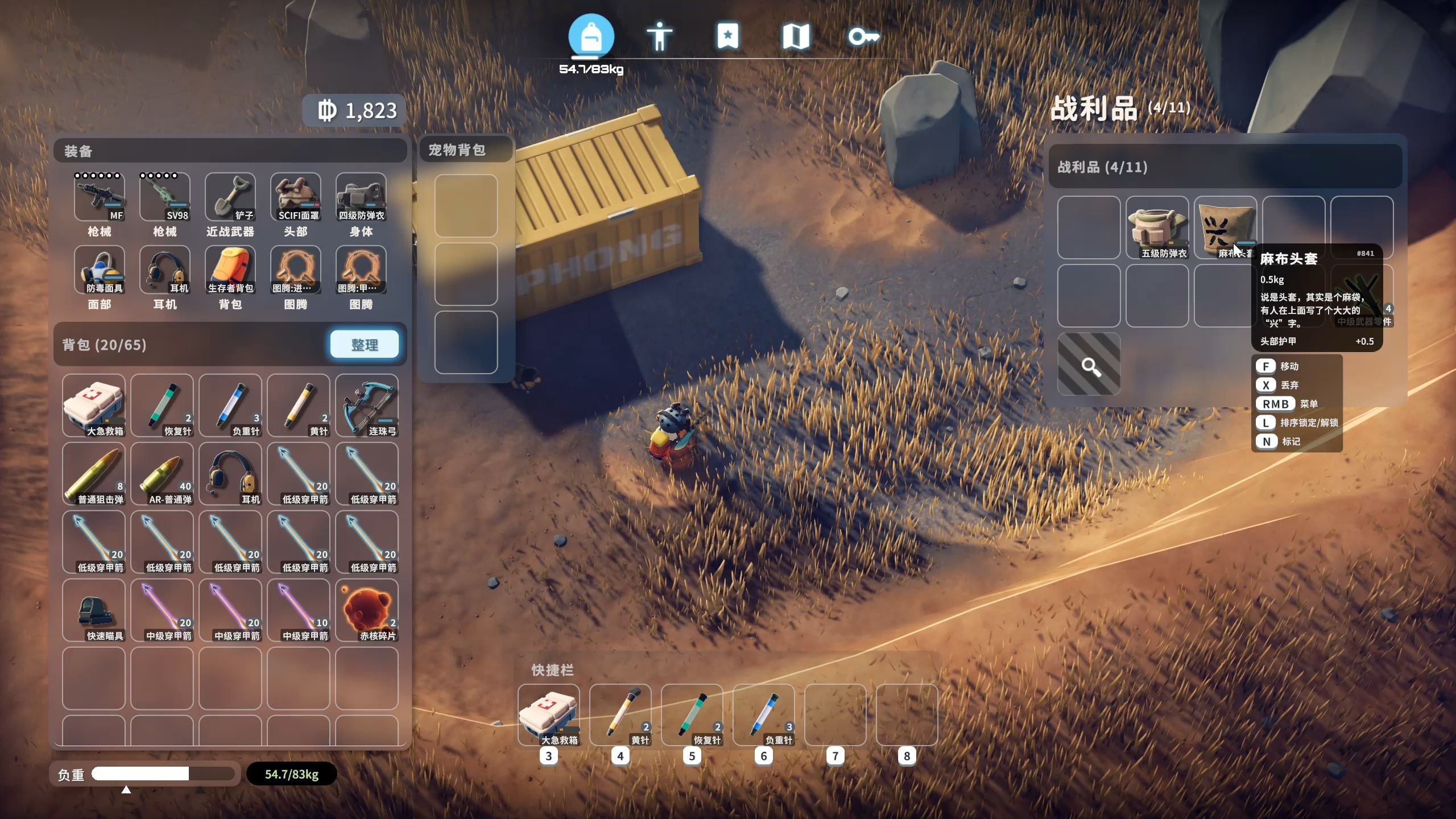Screen dimensions: 1456x819
Task: Choose the 连珠弓 bow slot
Action: pyautogui.click(x=367, y=406)
